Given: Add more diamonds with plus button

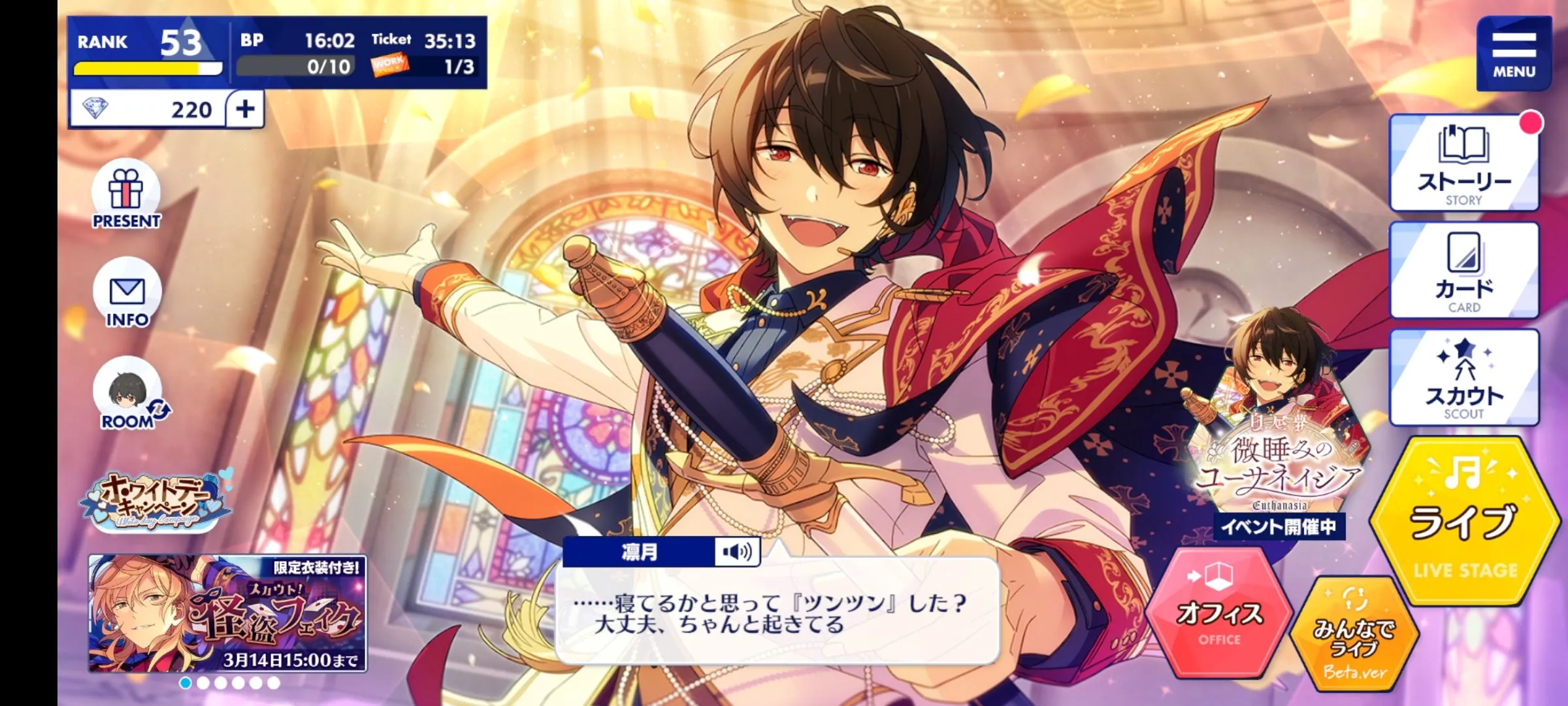Looking at the screenshot, I should click(x=246, y=109).
